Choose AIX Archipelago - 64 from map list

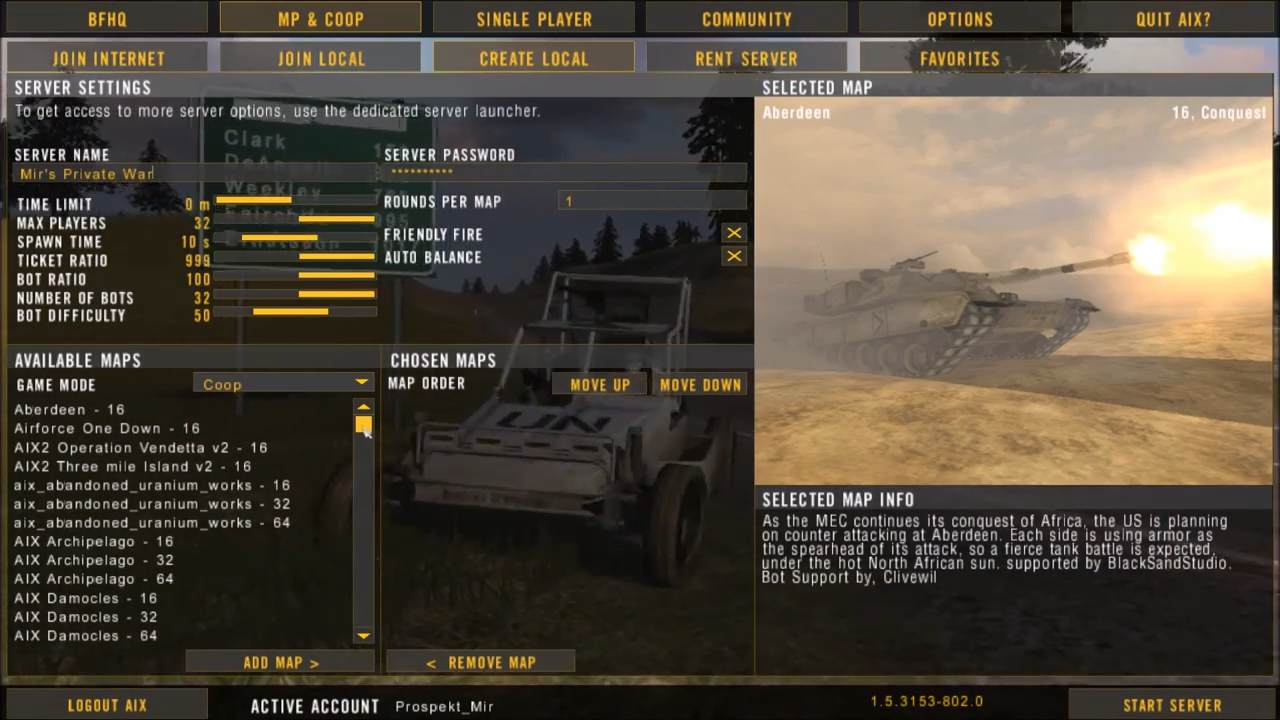tap(94, 579)
